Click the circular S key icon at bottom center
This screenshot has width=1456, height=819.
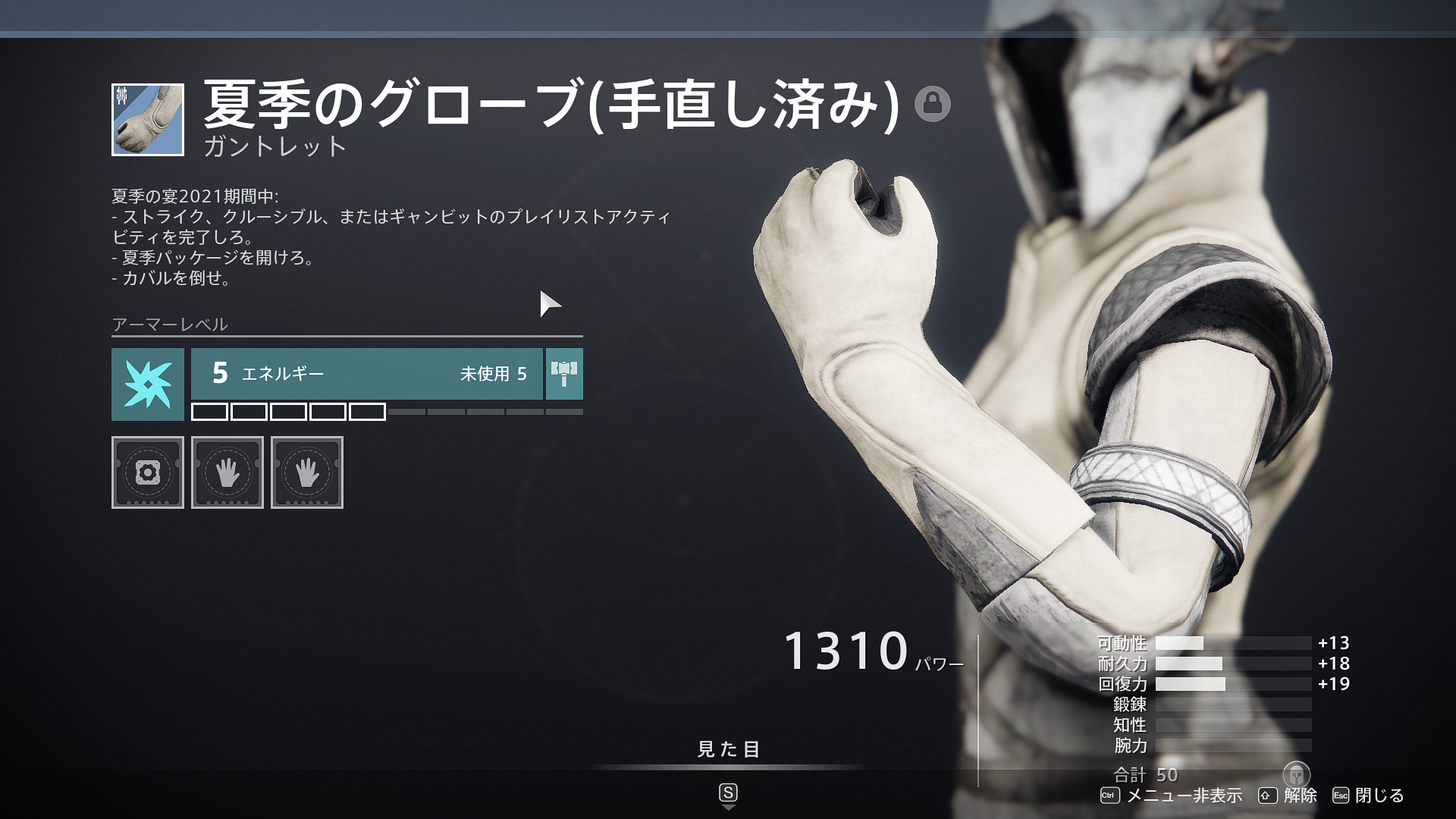[x=727, y=793]
